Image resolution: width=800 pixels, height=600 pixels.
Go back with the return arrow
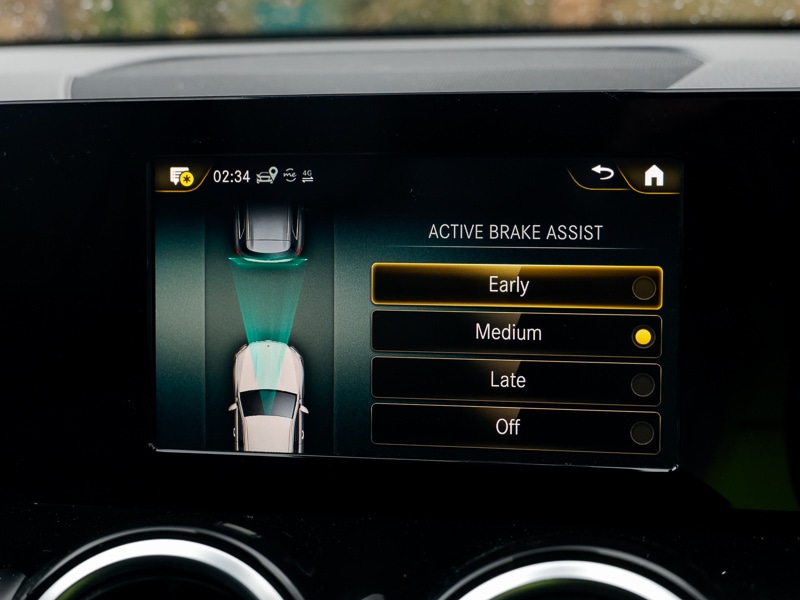602,174
